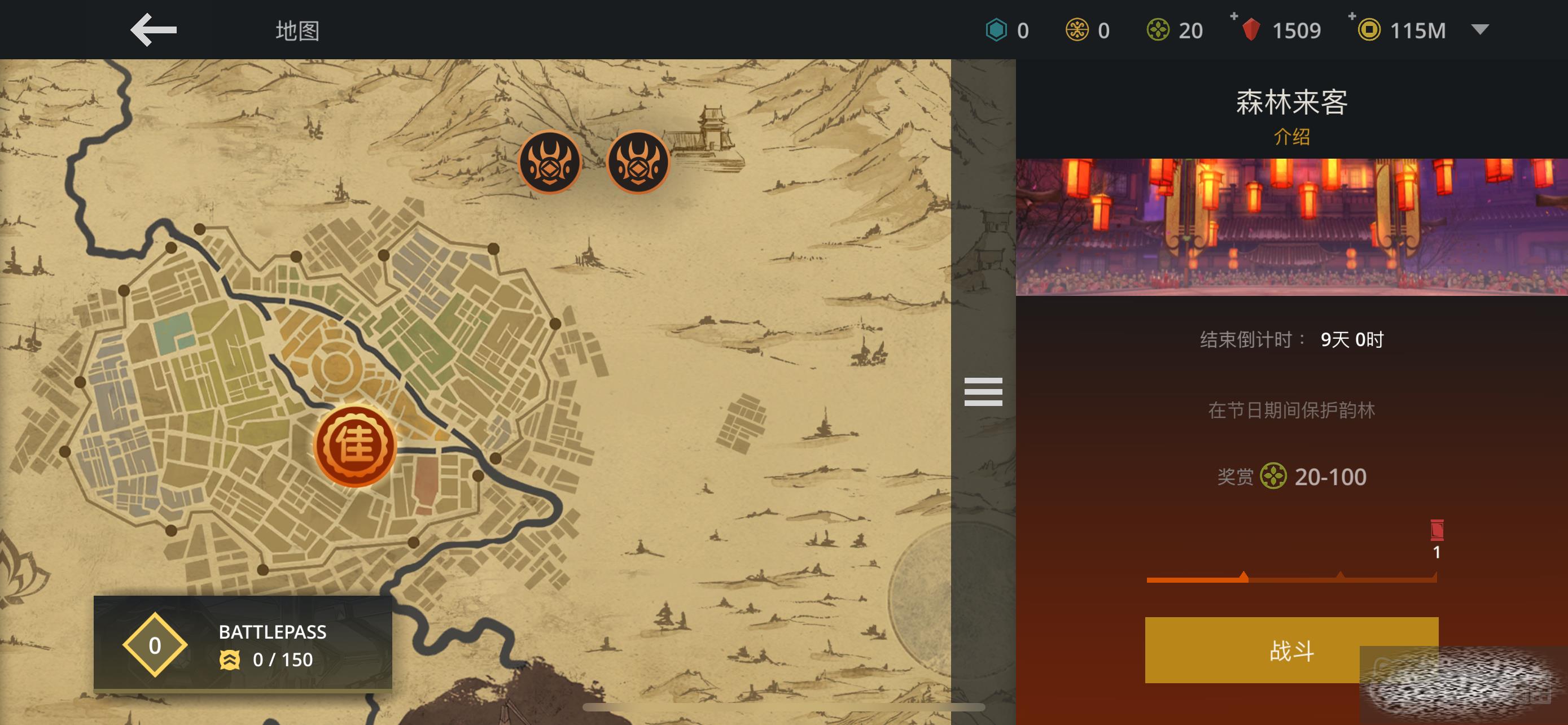Tap the blue hexagon currency icon
The width and height of the screenshot is (1568, 725).
tap(996, 30)
